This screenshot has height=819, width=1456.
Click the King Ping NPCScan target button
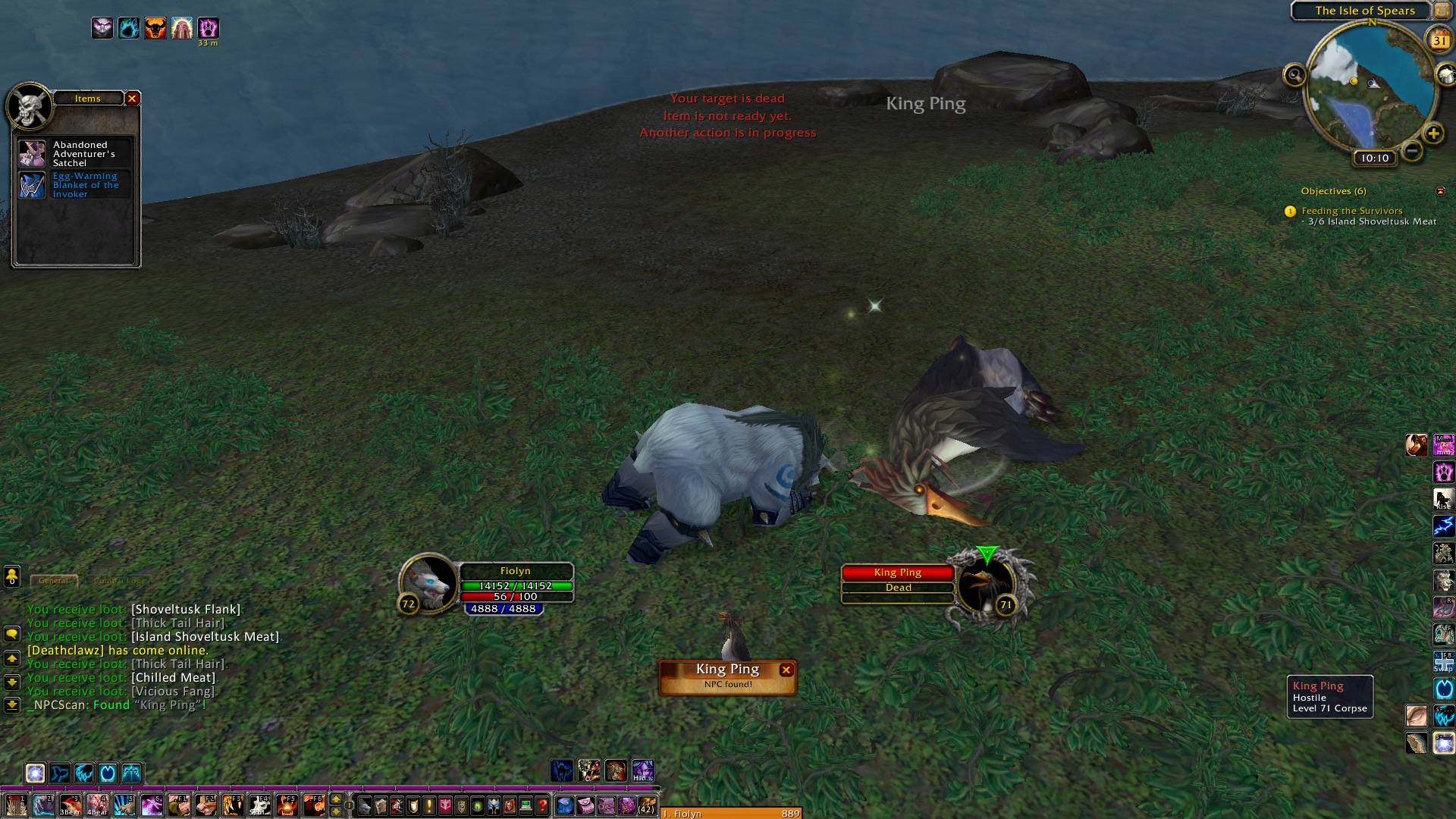[x=726, y=675]
